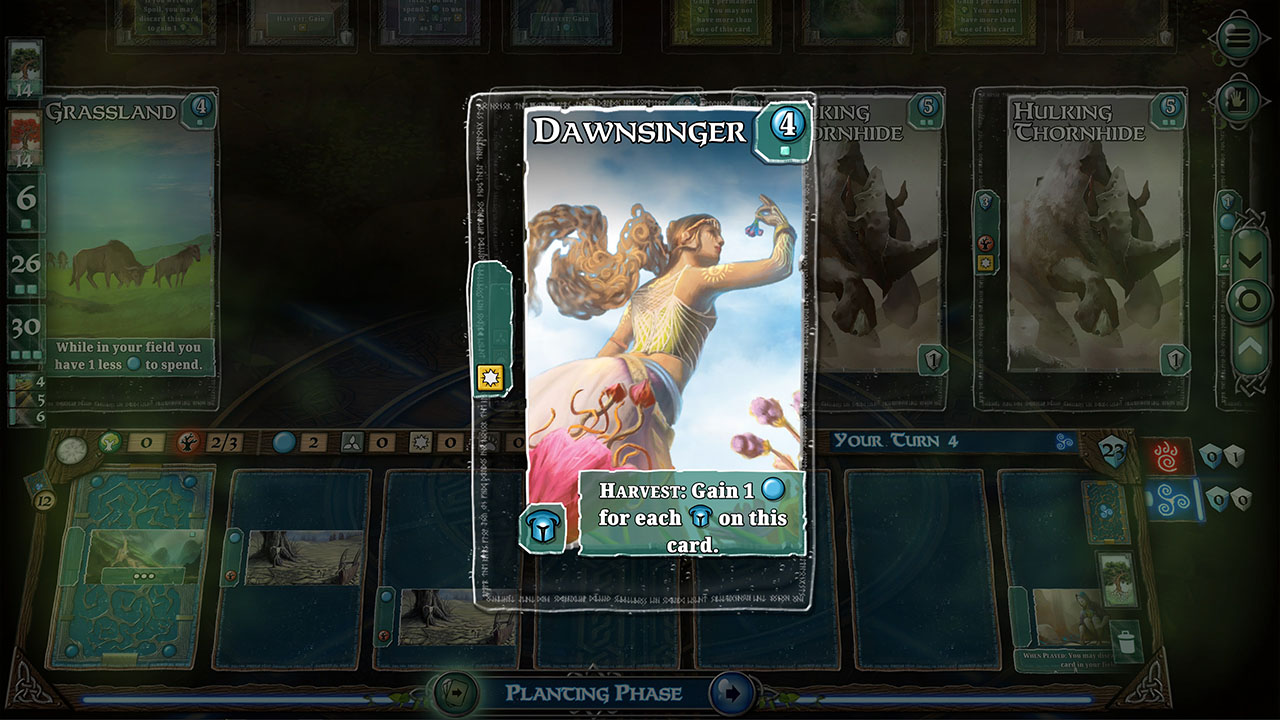Click the red tree deck icon showing 14
The height and width of the screenshot is (720, 1280).
[25, 134]
